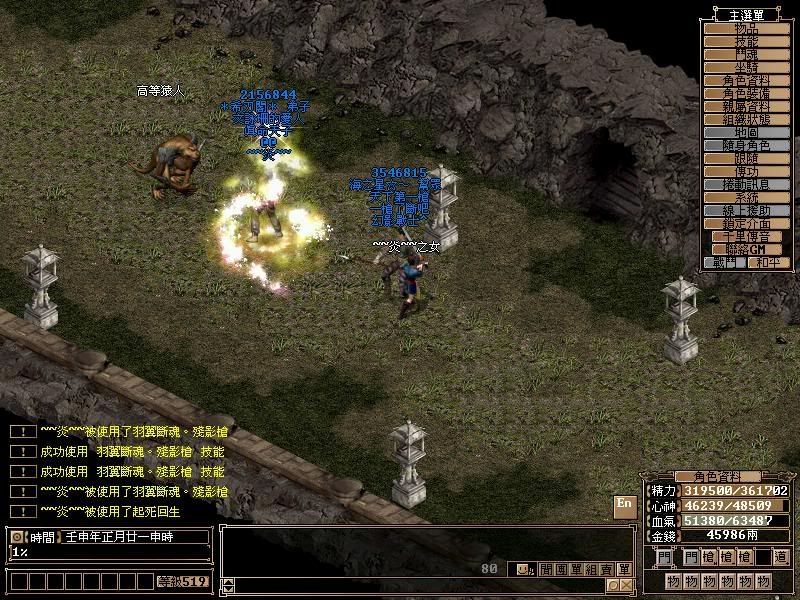This screenshot has width=800, height=600.
Task: Open the 物品 items menu entry
Action: coord(747,28)
